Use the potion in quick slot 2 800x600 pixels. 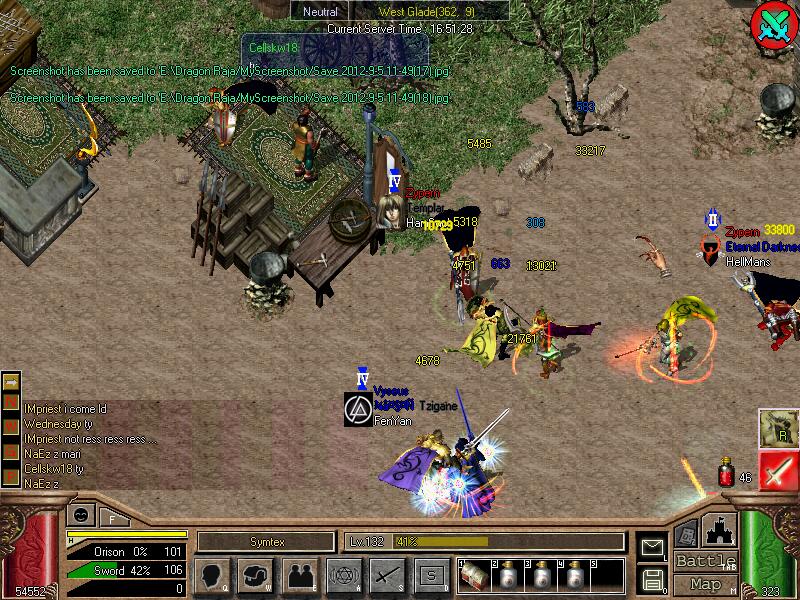(x=508, y=577)
